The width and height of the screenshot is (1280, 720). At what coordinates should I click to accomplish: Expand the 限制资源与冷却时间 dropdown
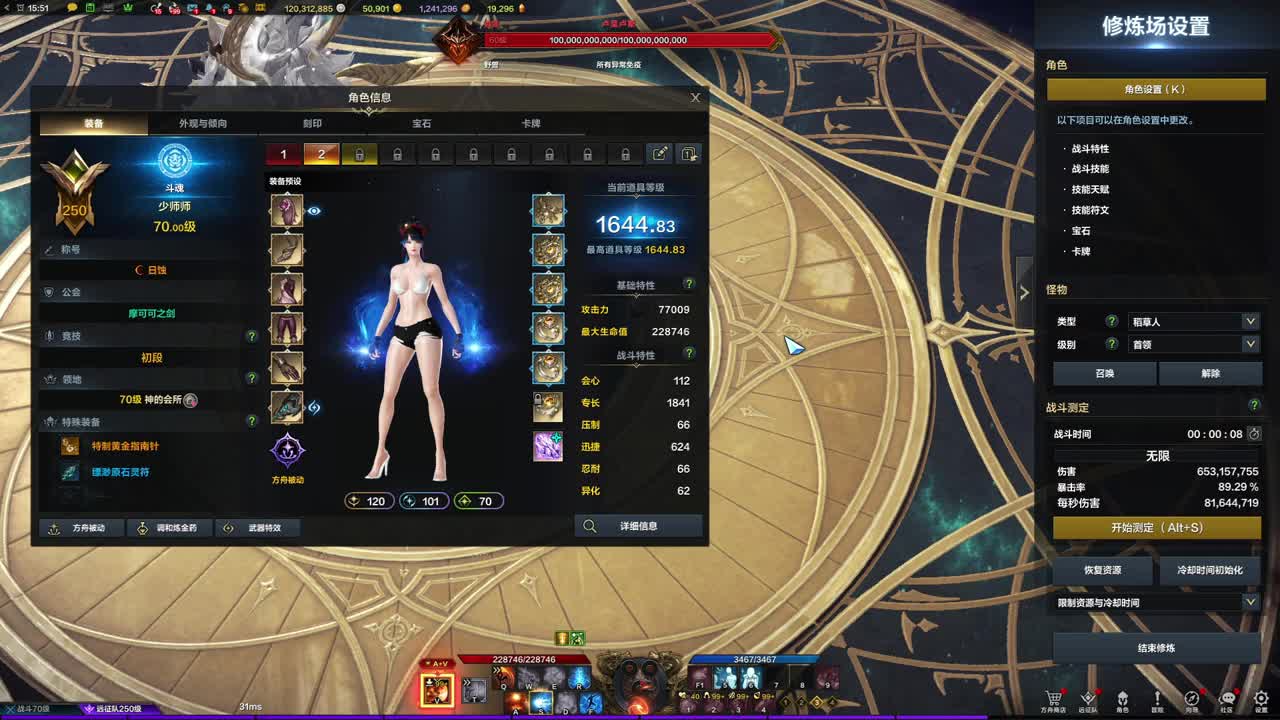[x=1156, y=602]
